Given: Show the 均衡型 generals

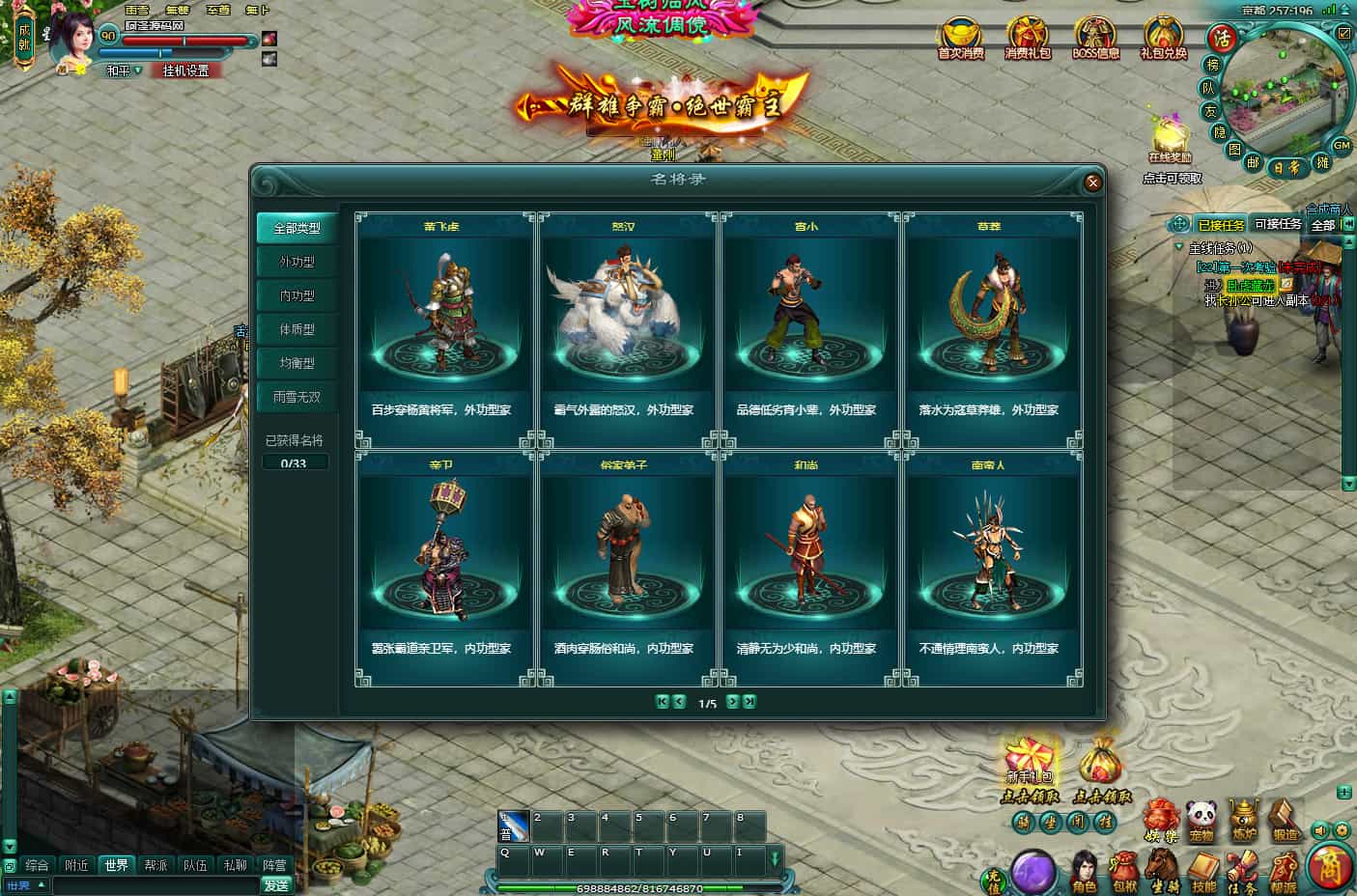Looking at the screenshot, I should 297,363.
